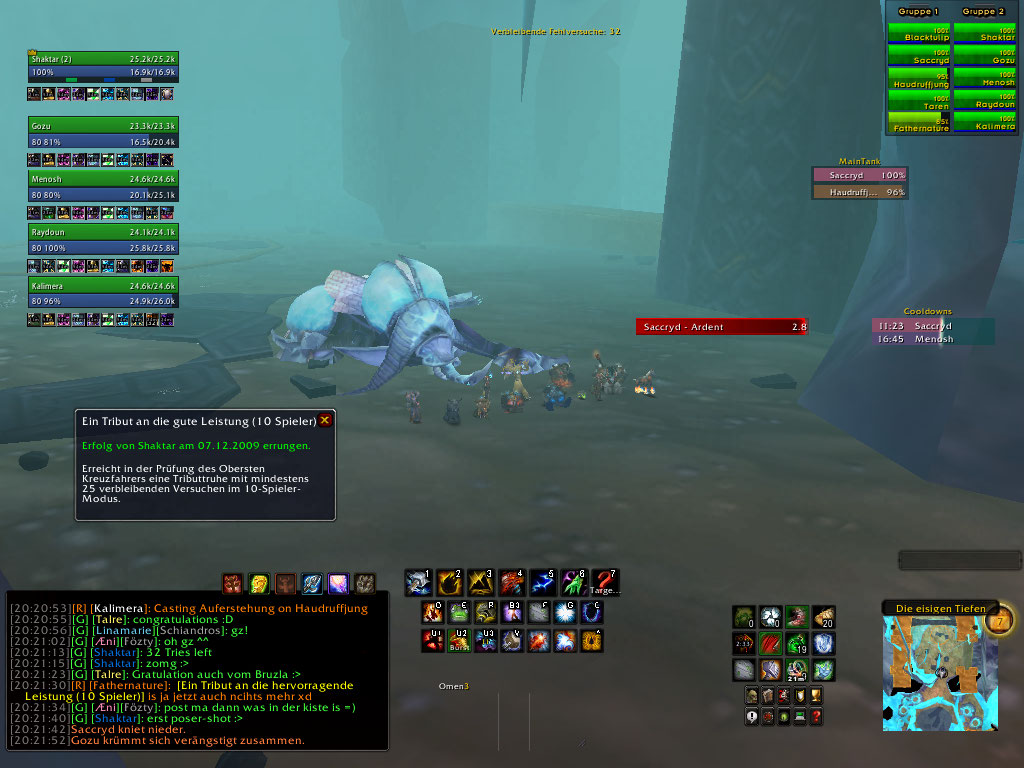Click Kalimera's party unit frame
1024x768 pixels.
(x=103, y=292)
